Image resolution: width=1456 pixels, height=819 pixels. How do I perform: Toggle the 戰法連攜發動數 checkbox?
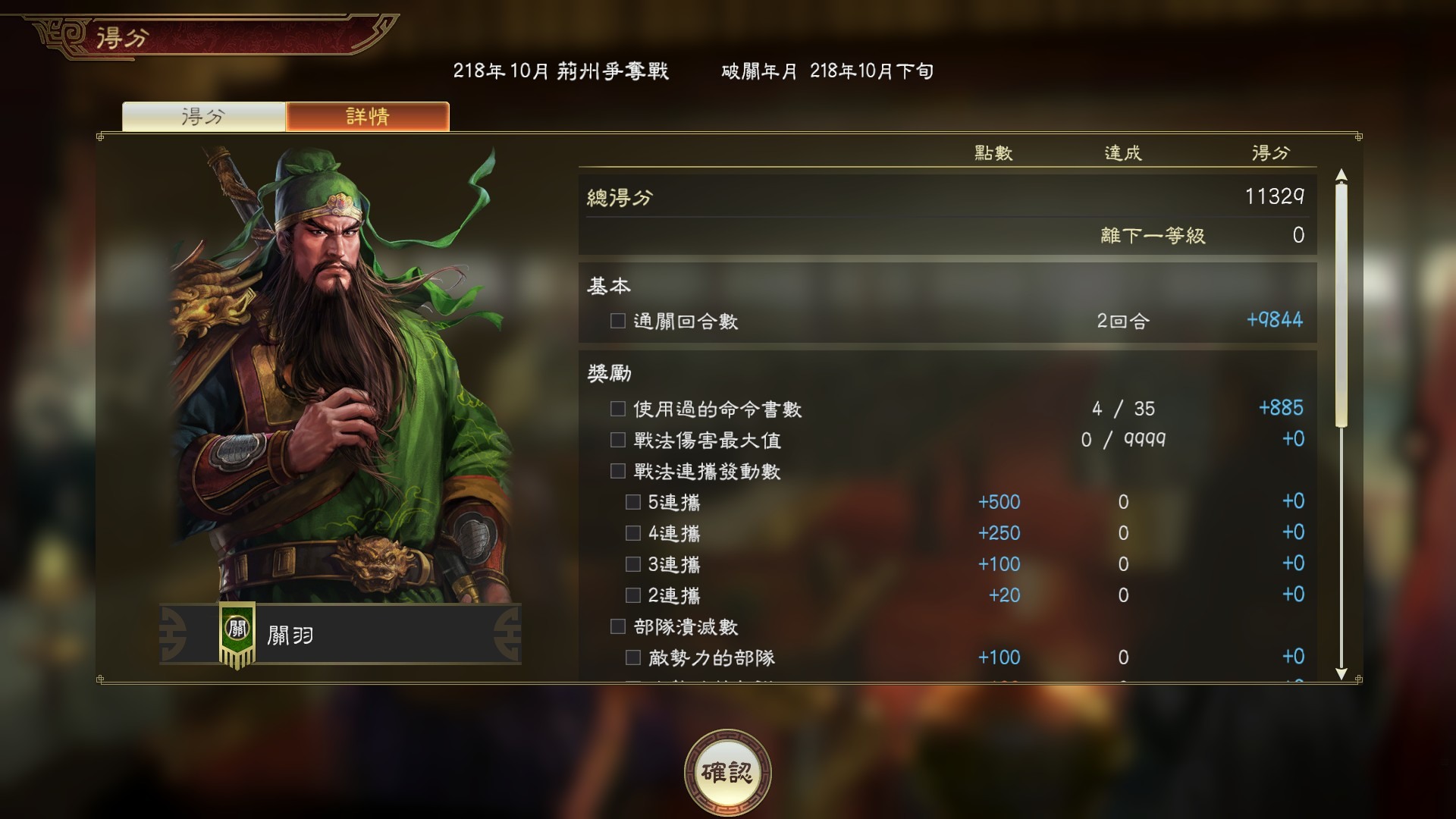coord(617,470)
